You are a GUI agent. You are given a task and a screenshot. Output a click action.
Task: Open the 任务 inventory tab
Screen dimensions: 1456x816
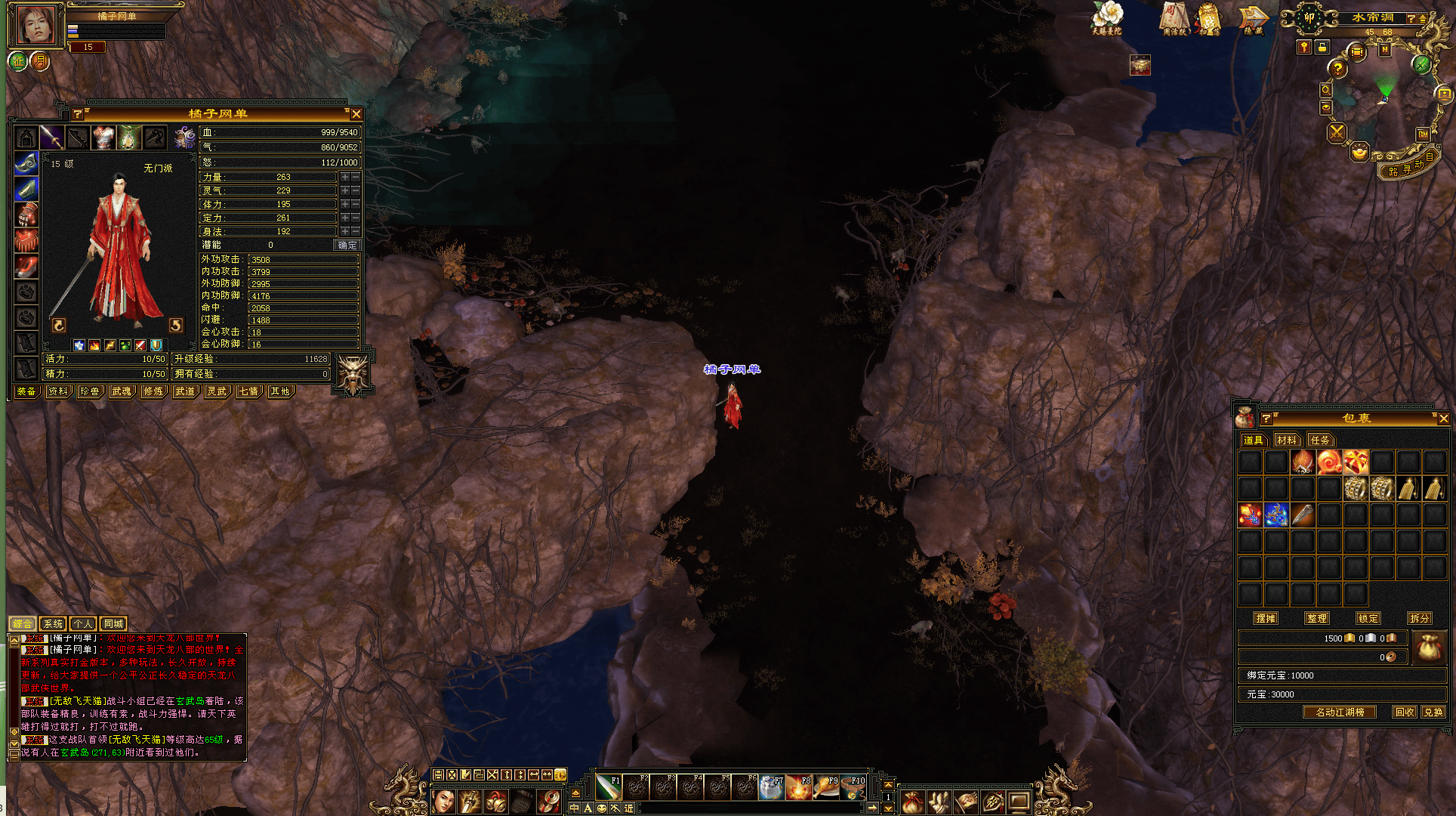click(1320, 440)
